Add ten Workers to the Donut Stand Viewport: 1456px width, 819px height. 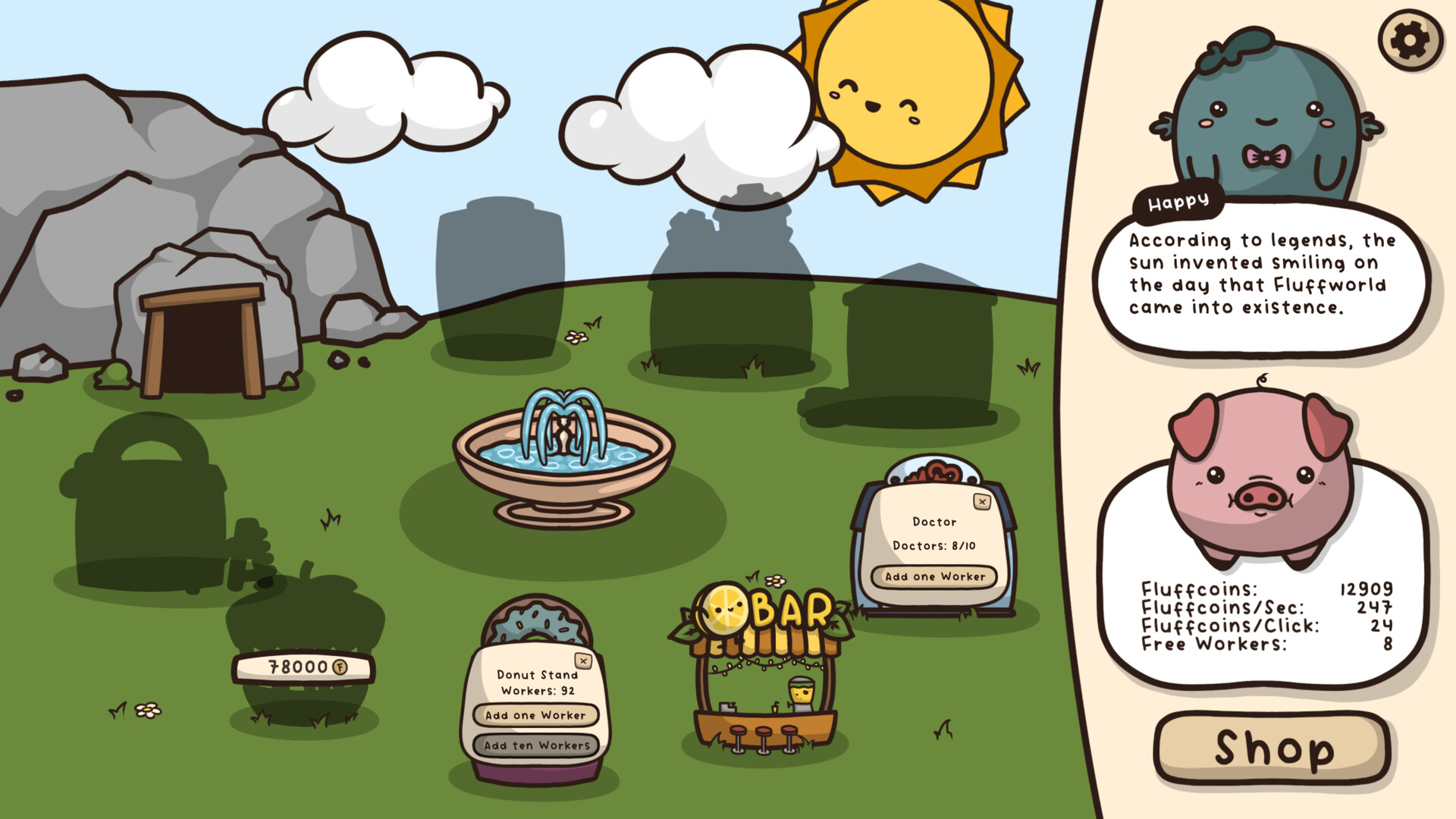tap(535, 745)
